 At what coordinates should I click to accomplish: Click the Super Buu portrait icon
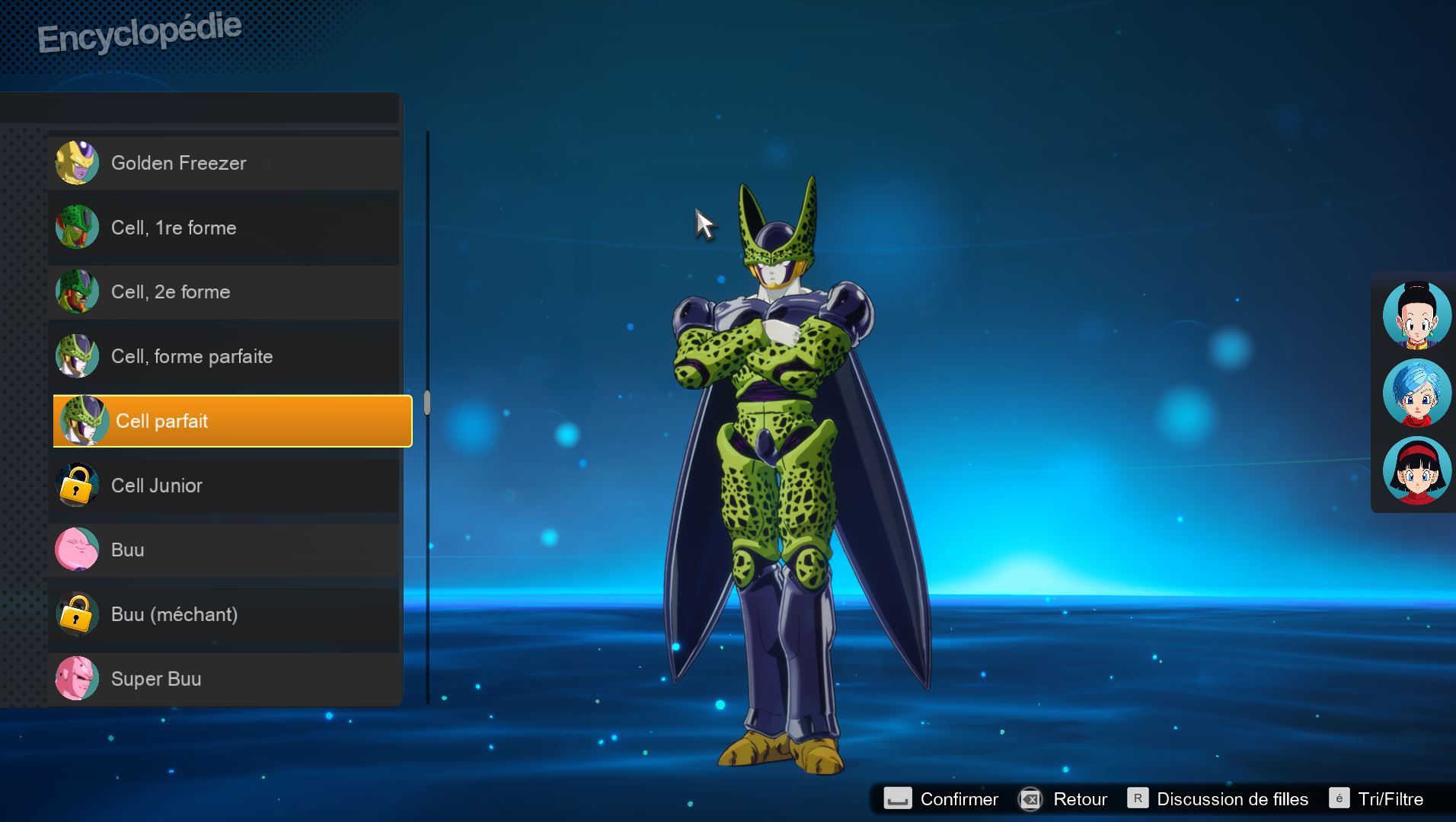point(77,678)
